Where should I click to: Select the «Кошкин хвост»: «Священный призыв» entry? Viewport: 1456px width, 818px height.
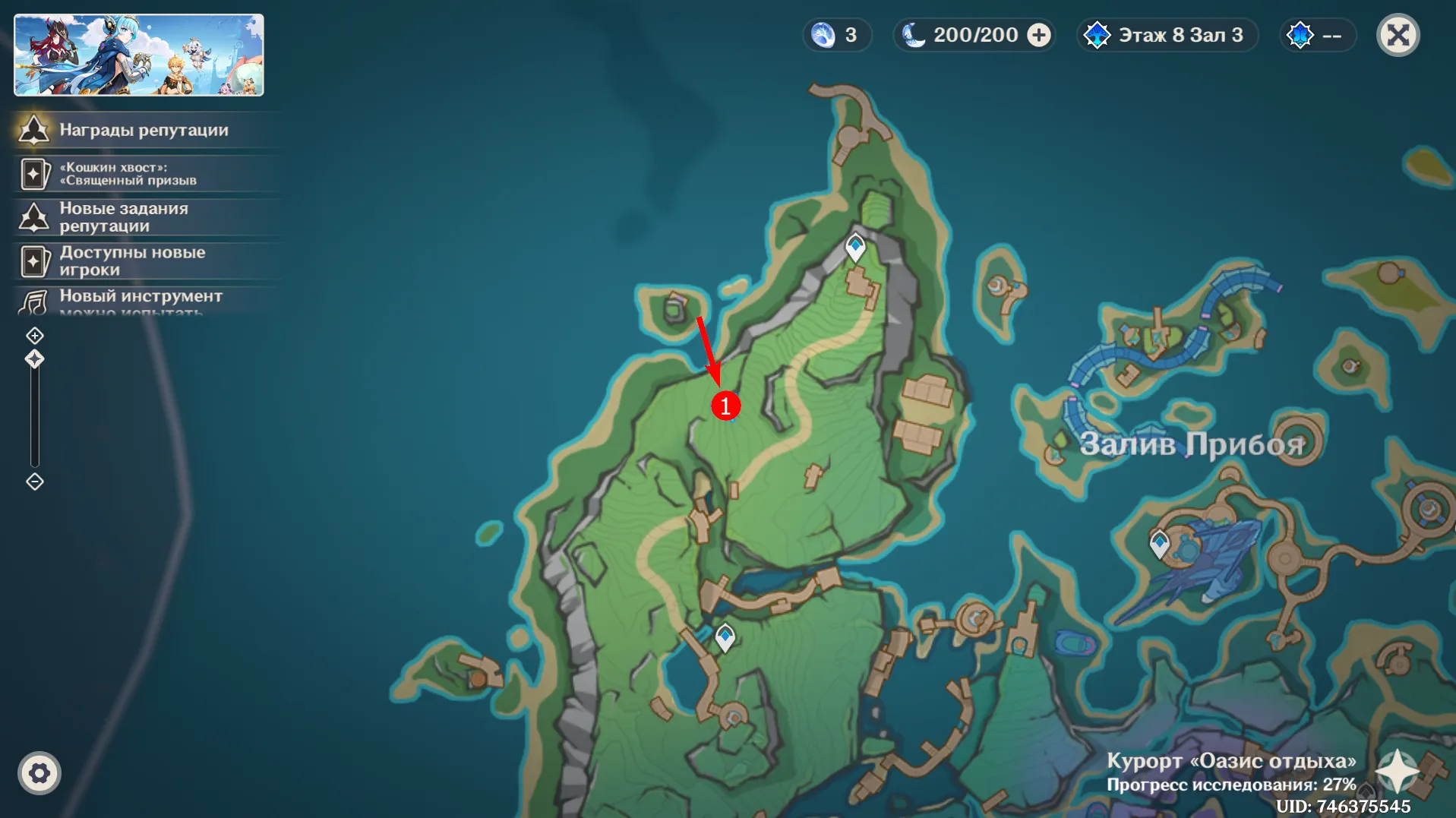click(x=129, y=174)
